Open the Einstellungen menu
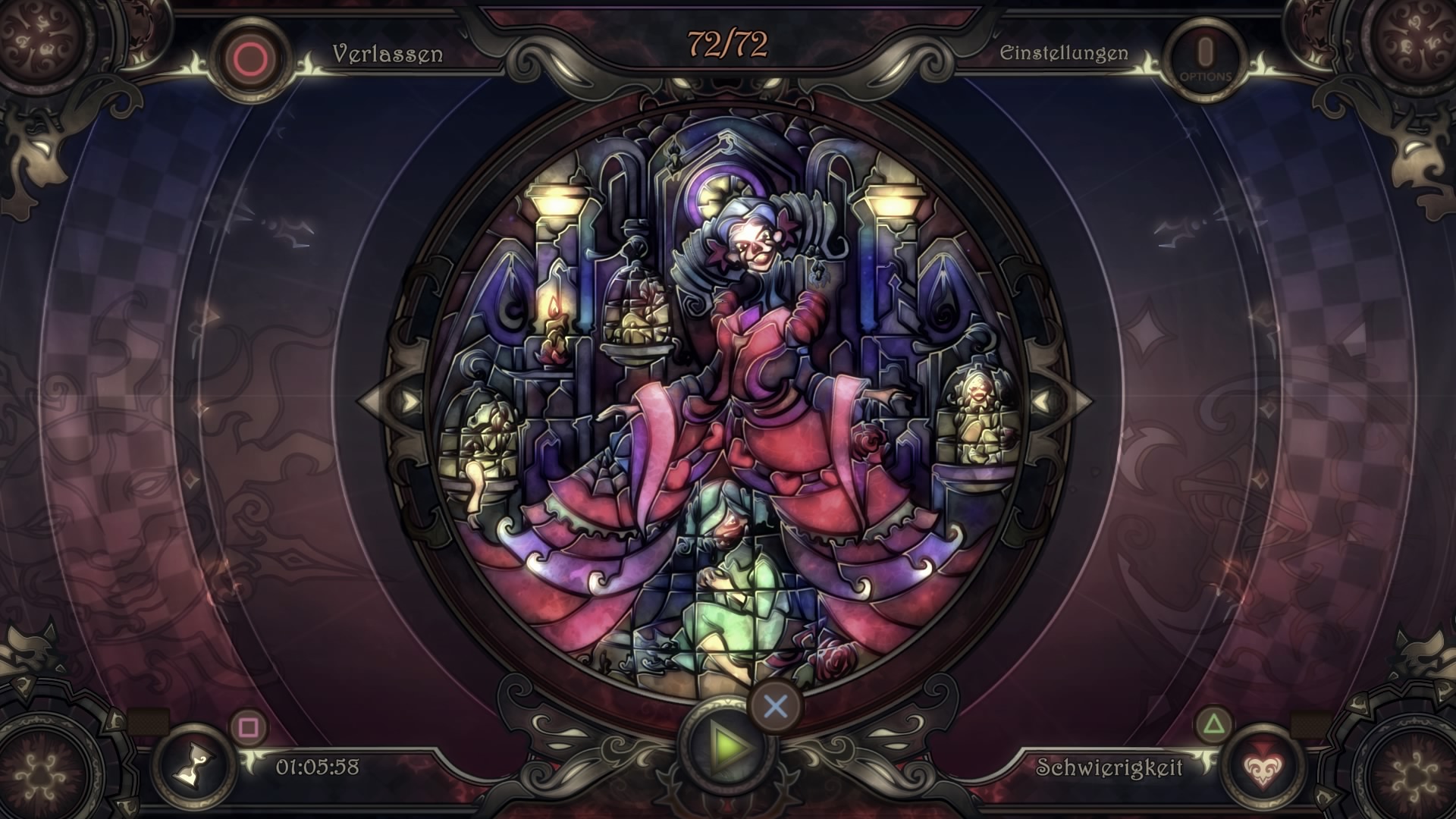Viewport: 1456px width, 819px height. (1065, 53)
